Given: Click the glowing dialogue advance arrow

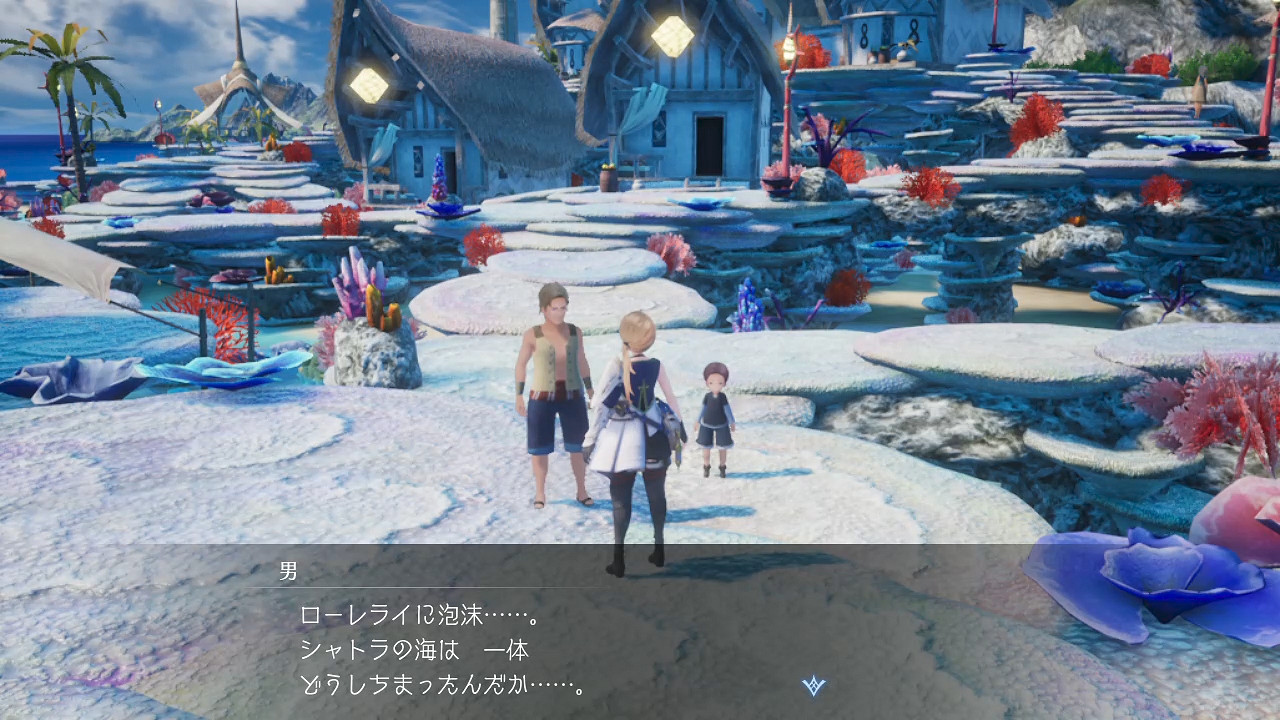Looking at the screenshot, I should [x=812, y=684].
